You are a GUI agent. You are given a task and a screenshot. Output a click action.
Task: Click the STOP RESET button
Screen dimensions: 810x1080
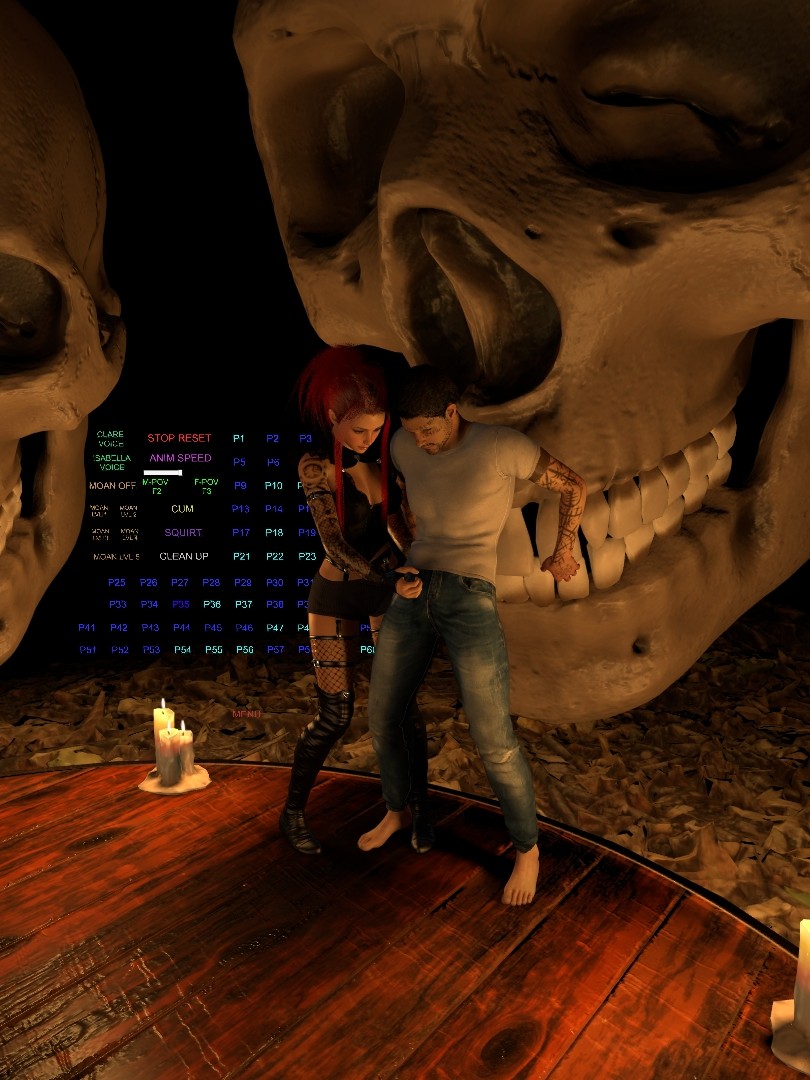pyautogui.click(x=179, y=438)
